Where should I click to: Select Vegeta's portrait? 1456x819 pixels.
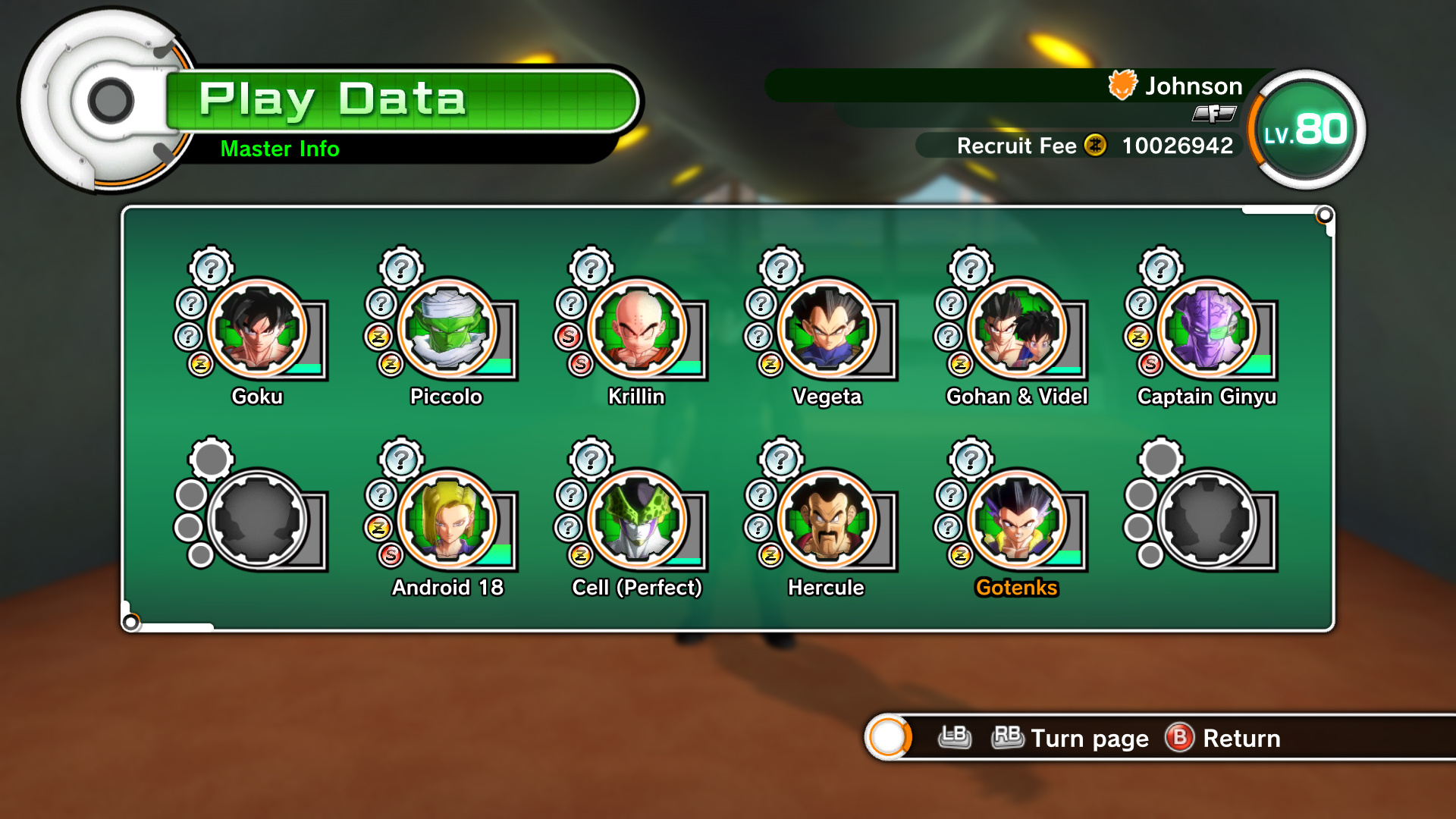click(827, 328)
